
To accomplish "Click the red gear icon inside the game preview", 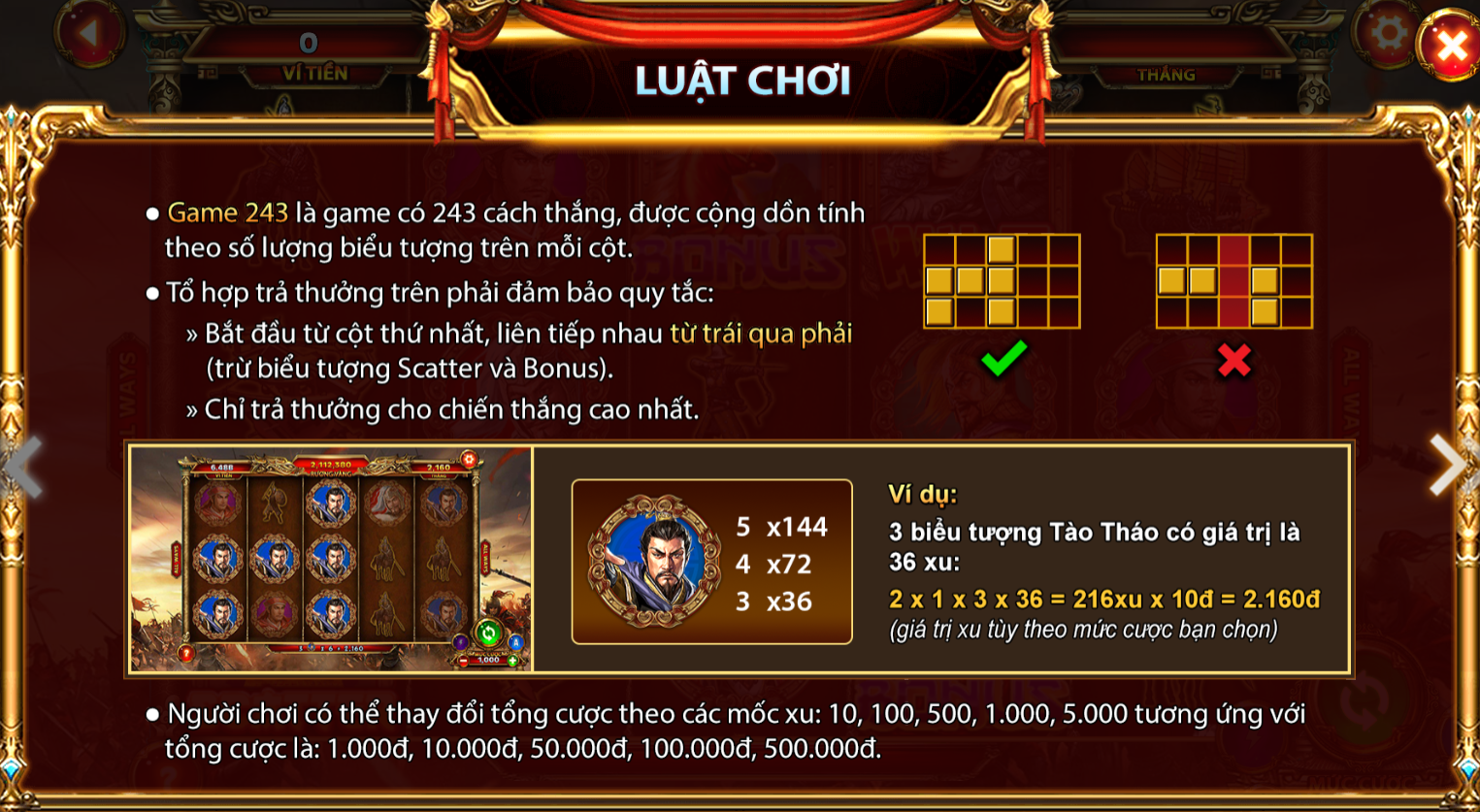I will (470, 459).
